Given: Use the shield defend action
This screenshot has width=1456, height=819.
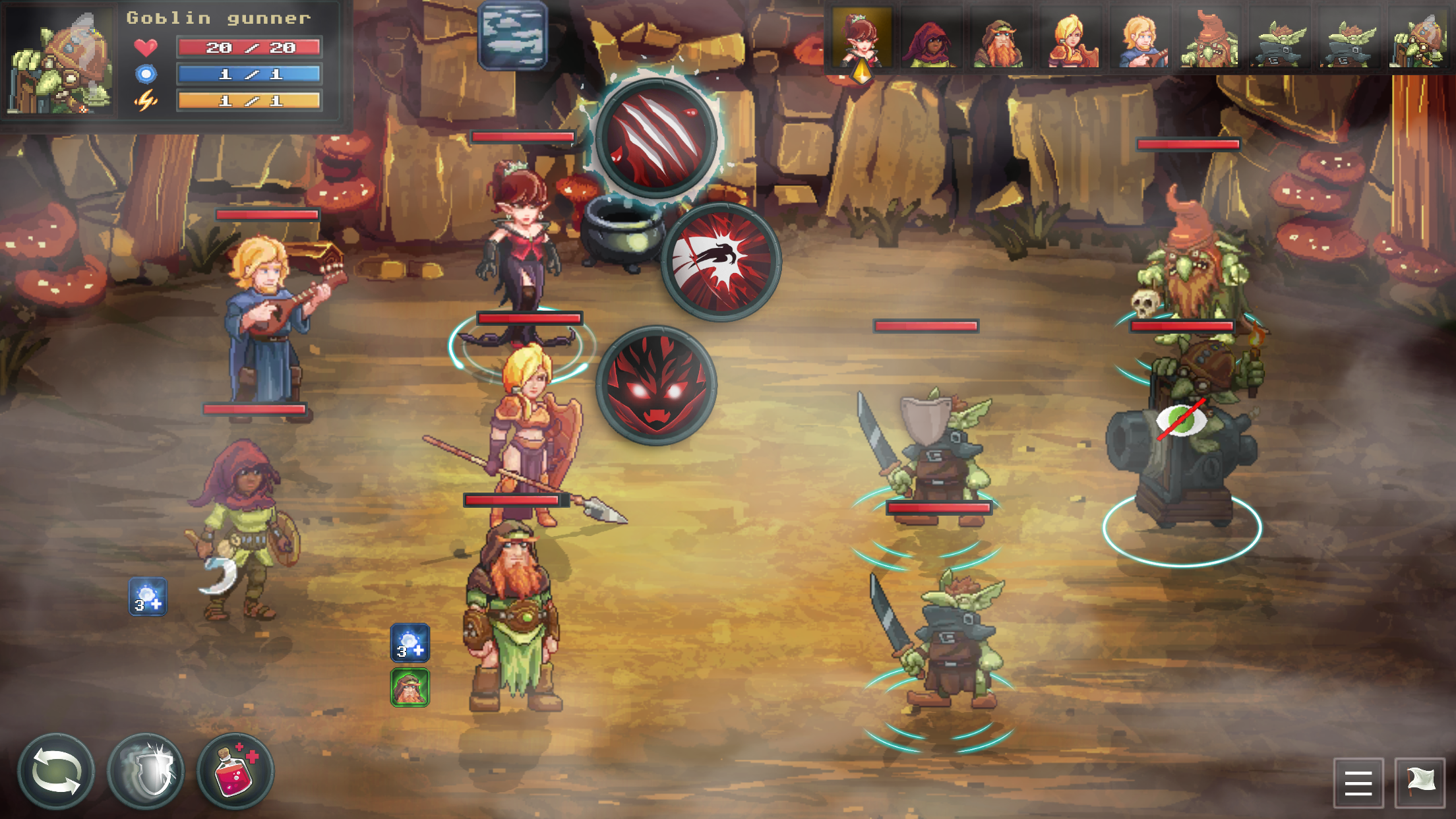Looking at the screenshot, I should point(146,771).
